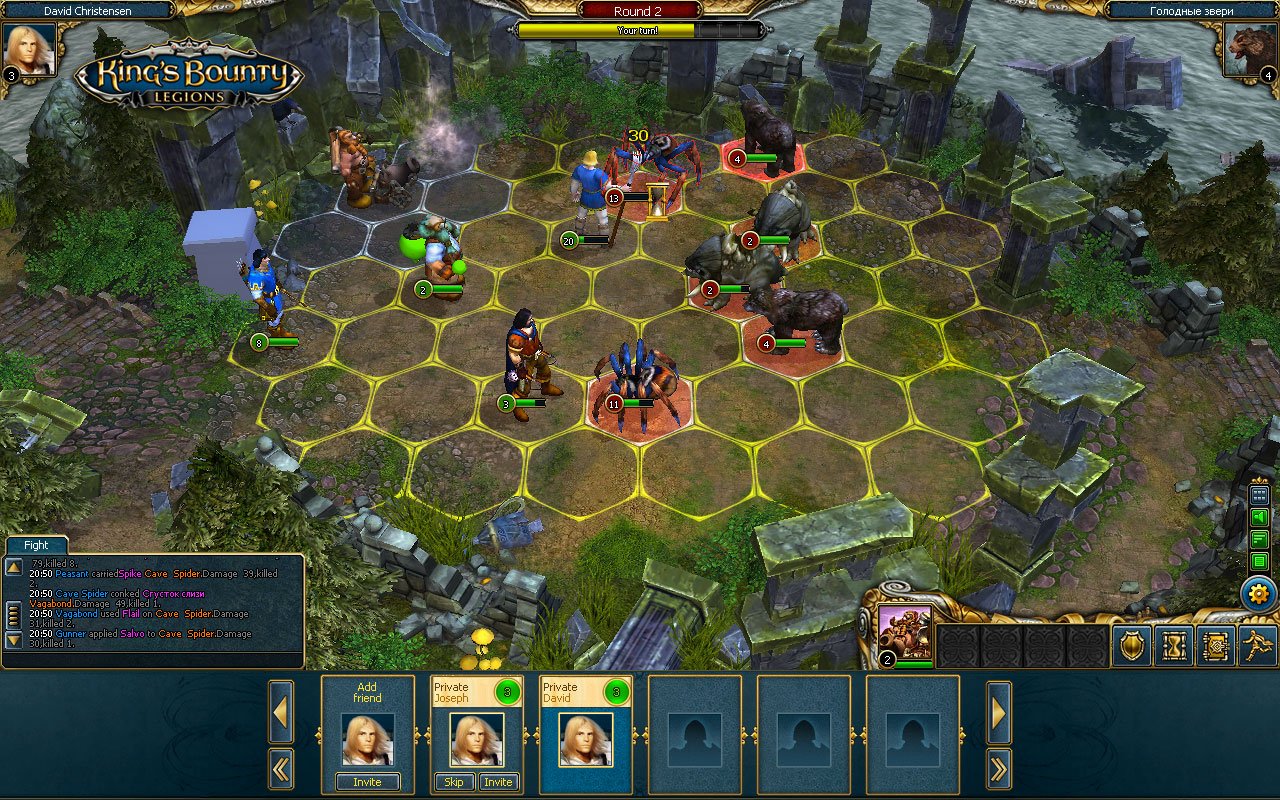The height and width of the screenshot is (800, 1280).
Task: Select the Defend shield icon
Action: 1130,646
